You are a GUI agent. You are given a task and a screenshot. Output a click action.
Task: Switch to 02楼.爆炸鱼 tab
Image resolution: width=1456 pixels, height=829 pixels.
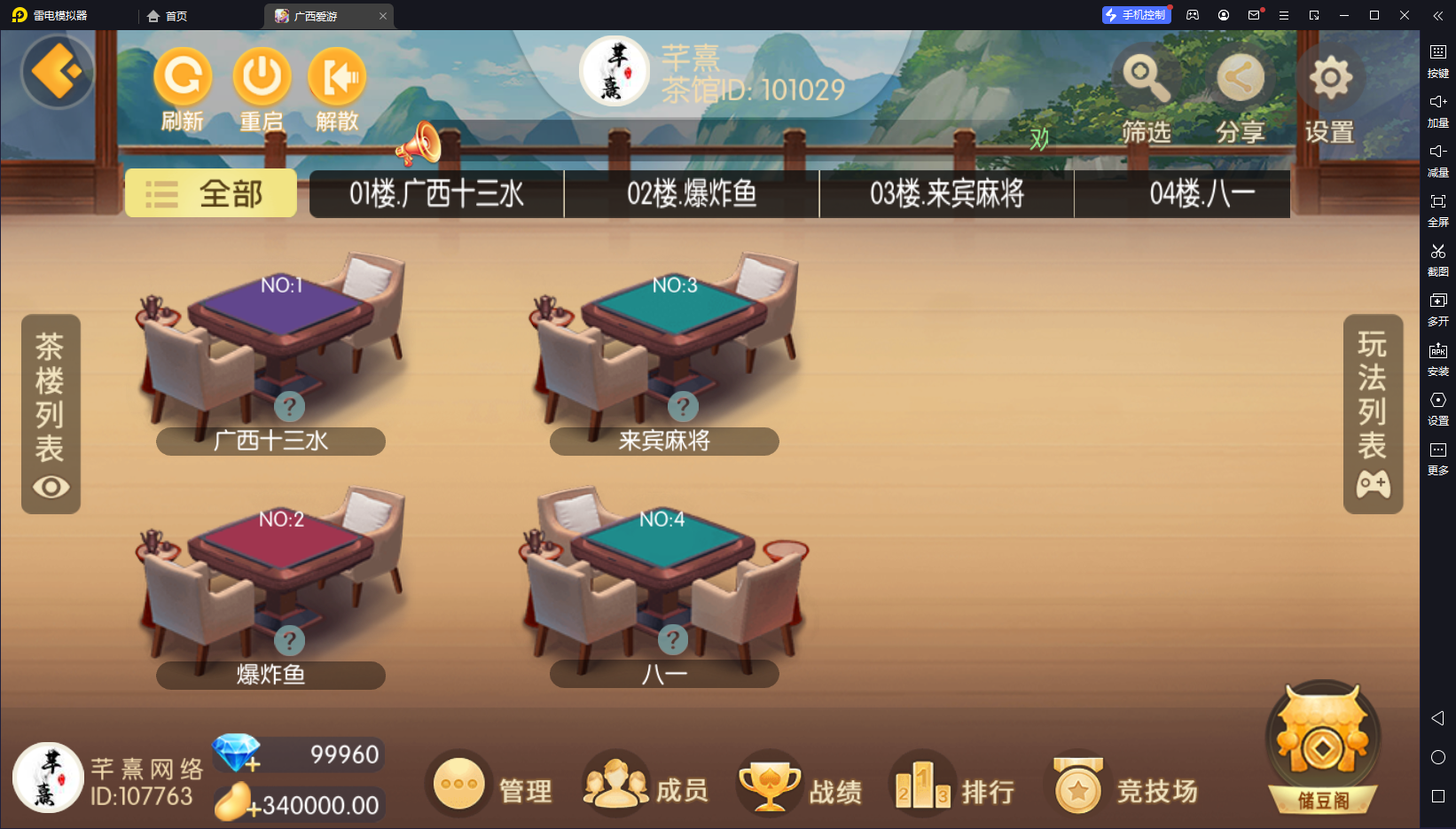coord(692,193)
